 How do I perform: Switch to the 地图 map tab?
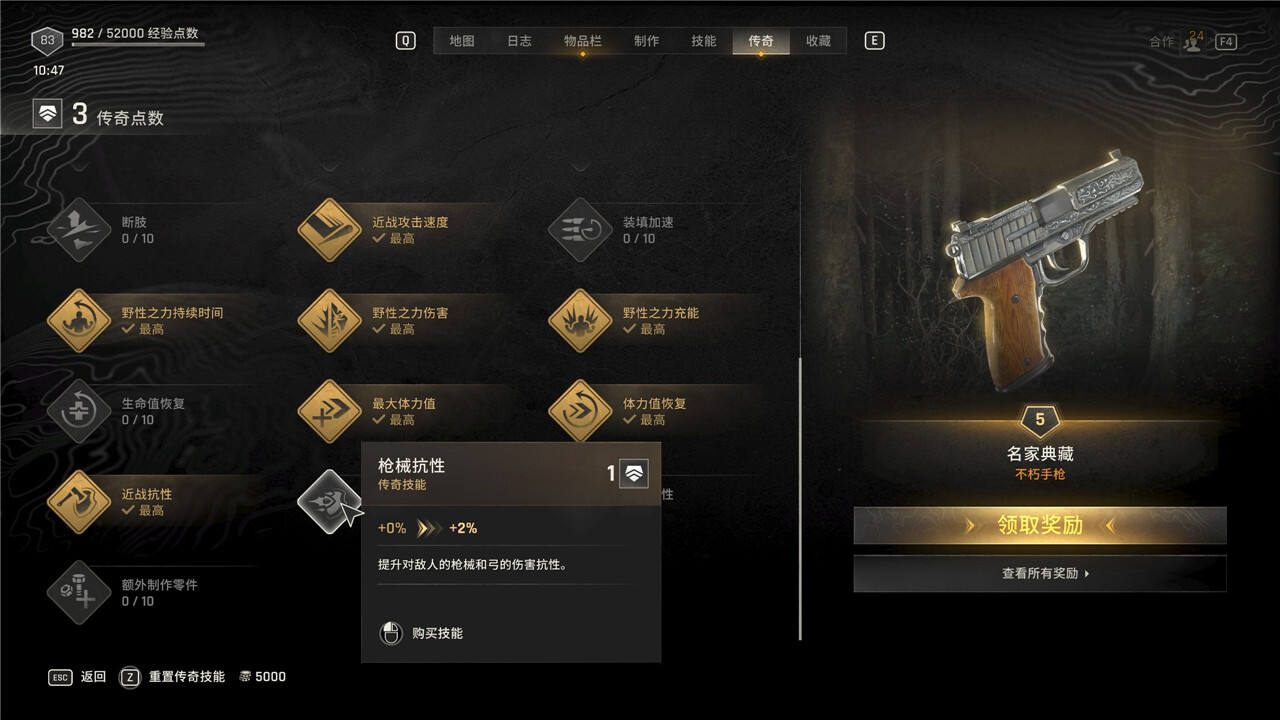pos(461,41)
